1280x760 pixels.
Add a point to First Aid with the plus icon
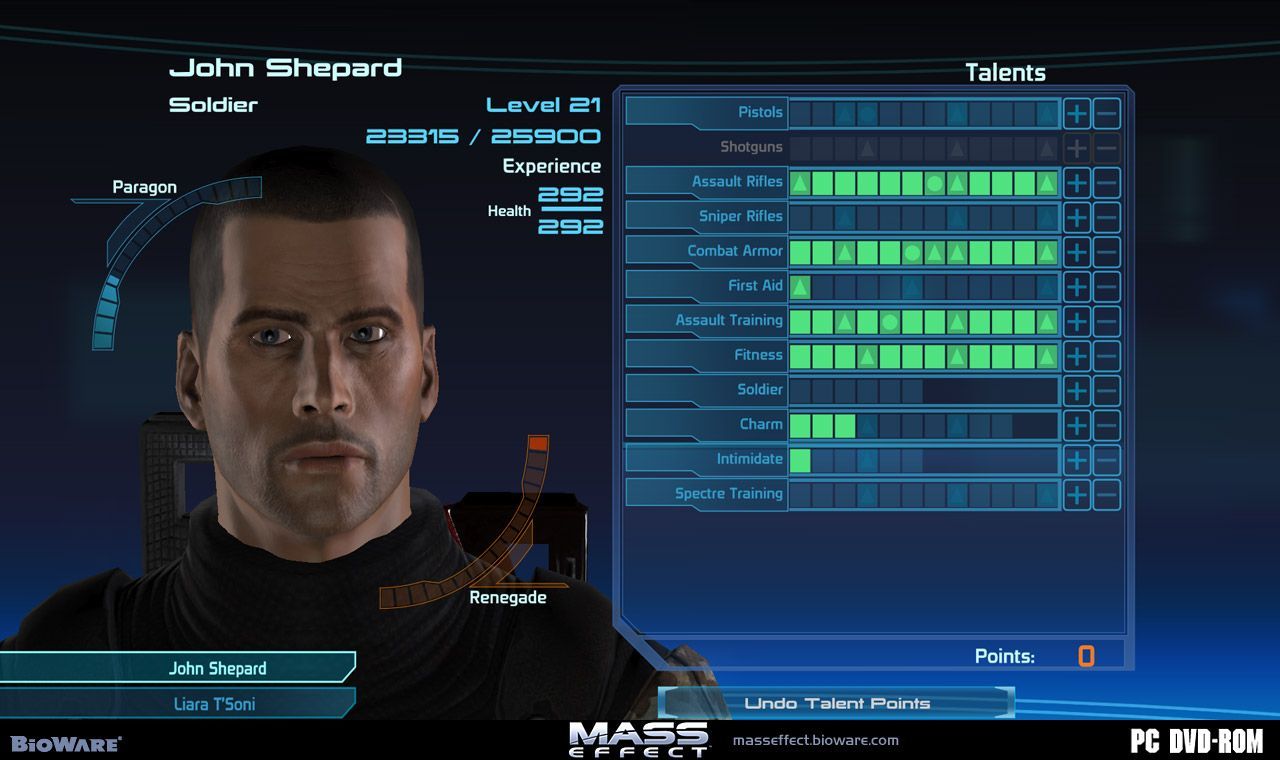(x=1077, y=285)
